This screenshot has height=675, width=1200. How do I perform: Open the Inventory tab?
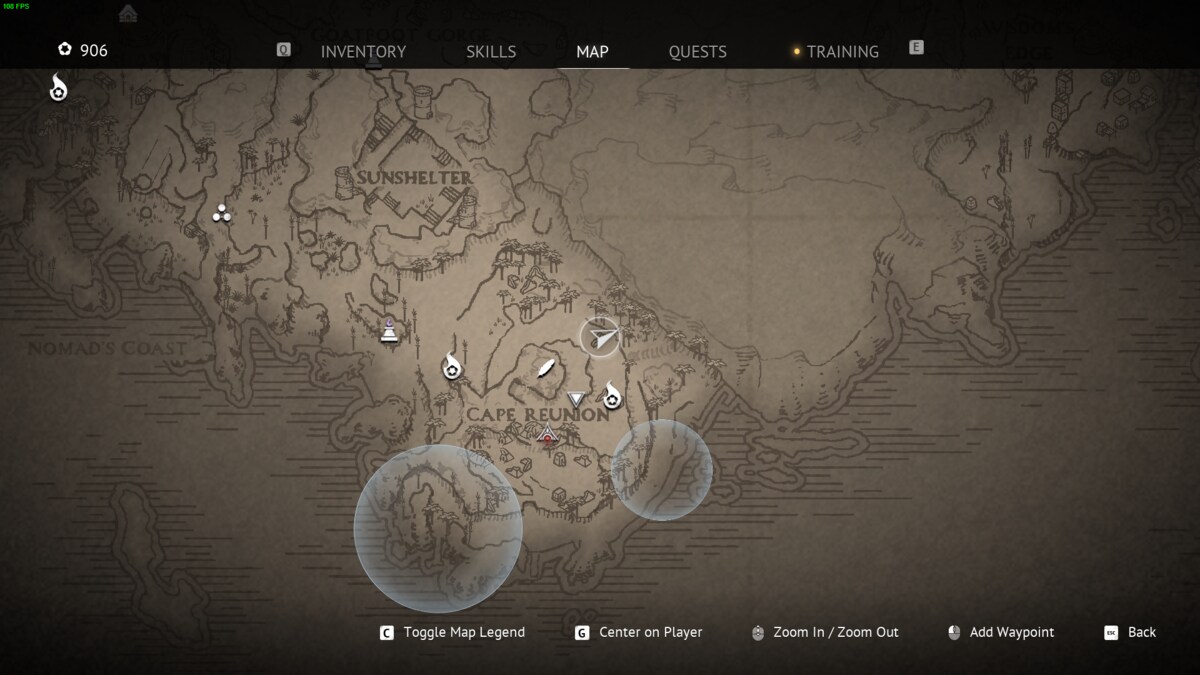363,52
